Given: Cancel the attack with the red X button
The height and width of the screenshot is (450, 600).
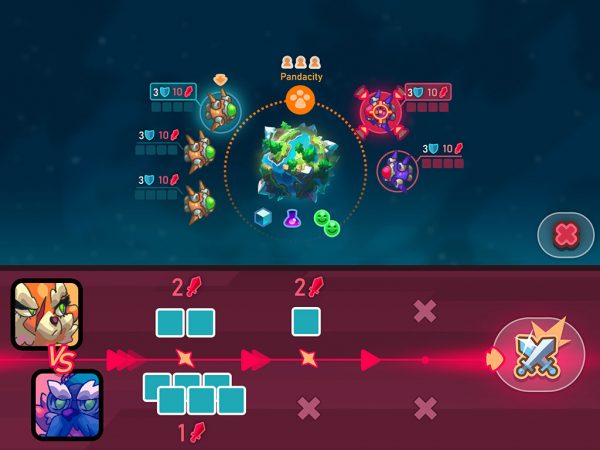Looking at the screenshot, I should point(565,236).
